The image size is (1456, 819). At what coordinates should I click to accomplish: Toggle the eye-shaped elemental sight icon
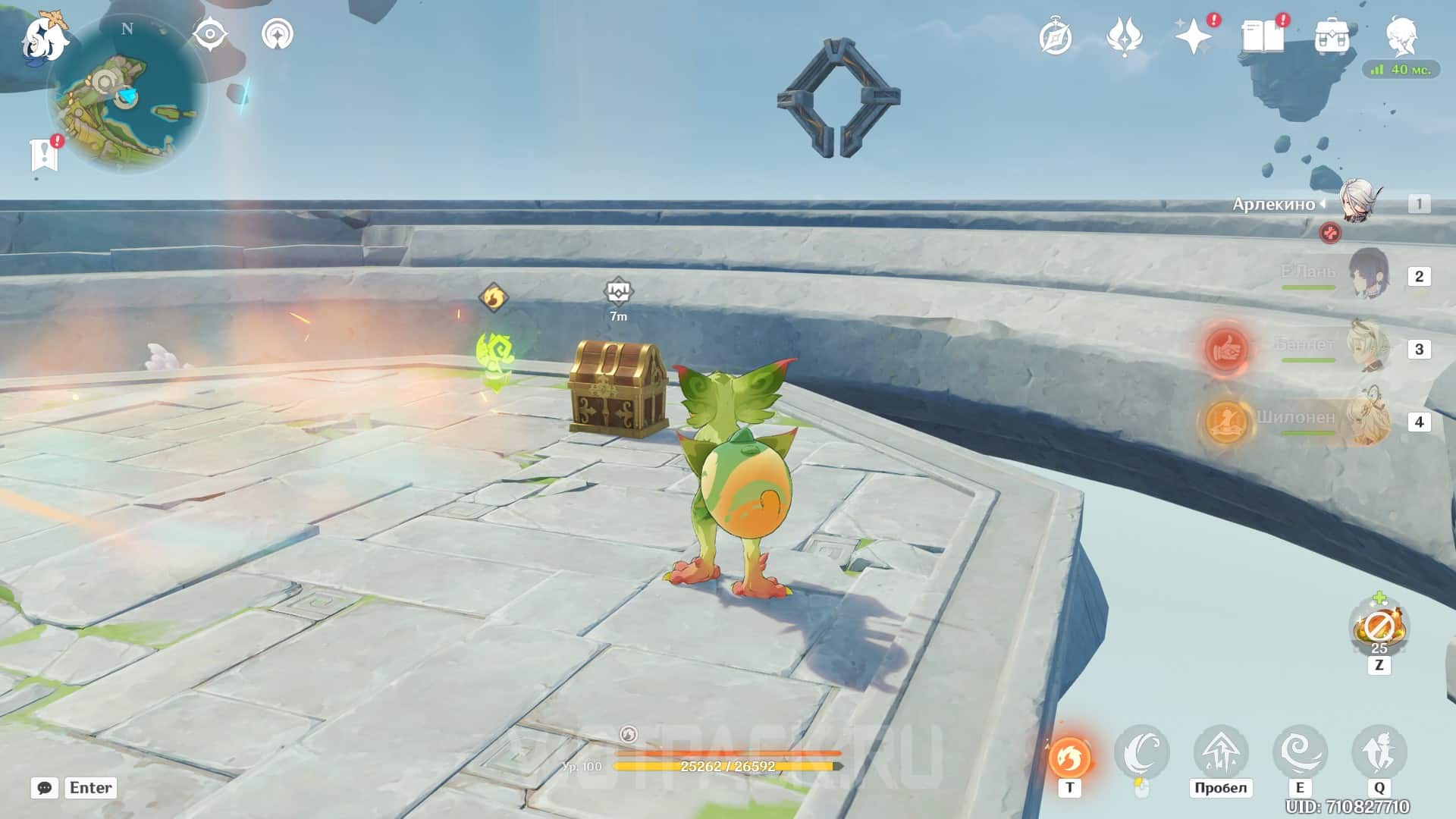tap(209, 35)
